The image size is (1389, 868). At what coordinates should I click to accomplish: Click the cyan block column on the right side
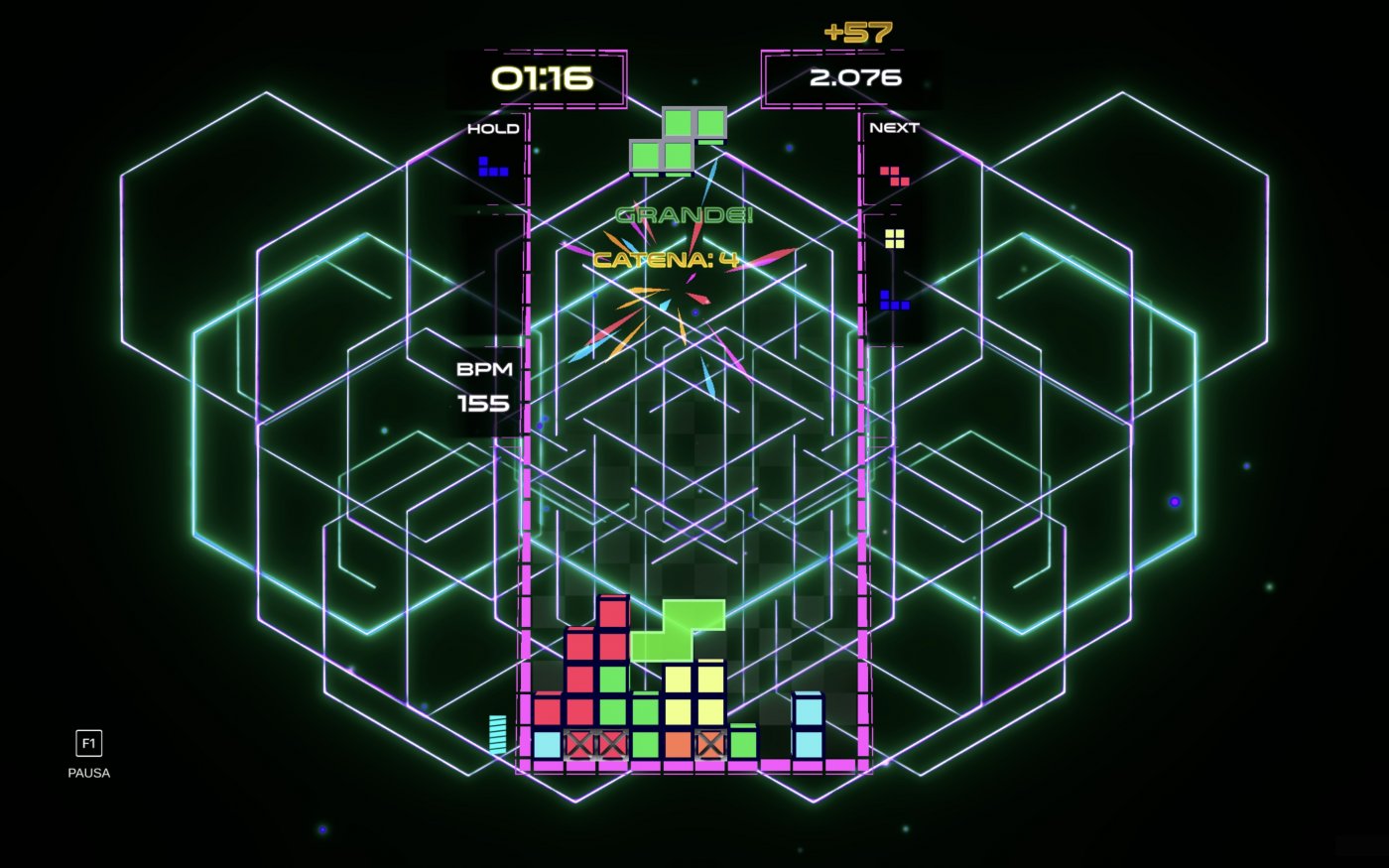(x=807, y=724)
